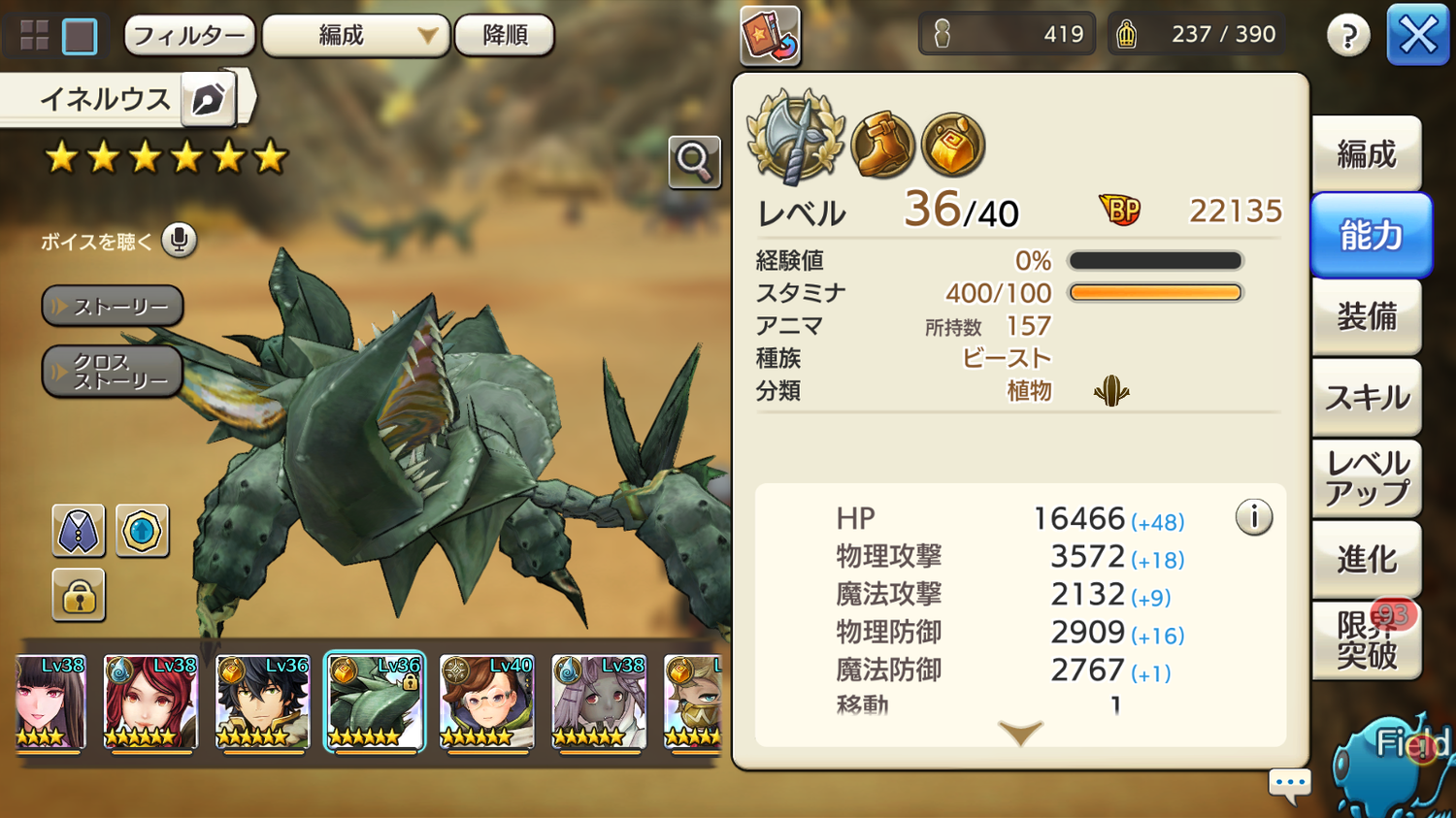
Task: Open the 編成 sort dropdown
Action: point(355,36)
